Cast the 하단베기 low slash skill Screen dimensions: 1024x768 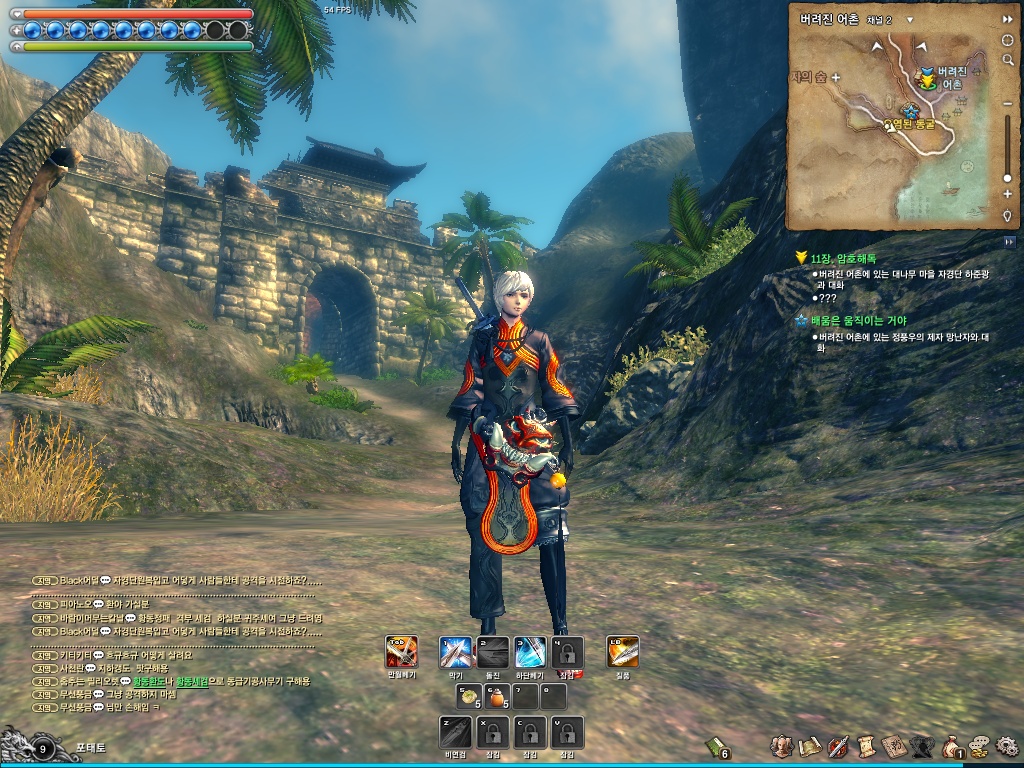pos(530,652)
